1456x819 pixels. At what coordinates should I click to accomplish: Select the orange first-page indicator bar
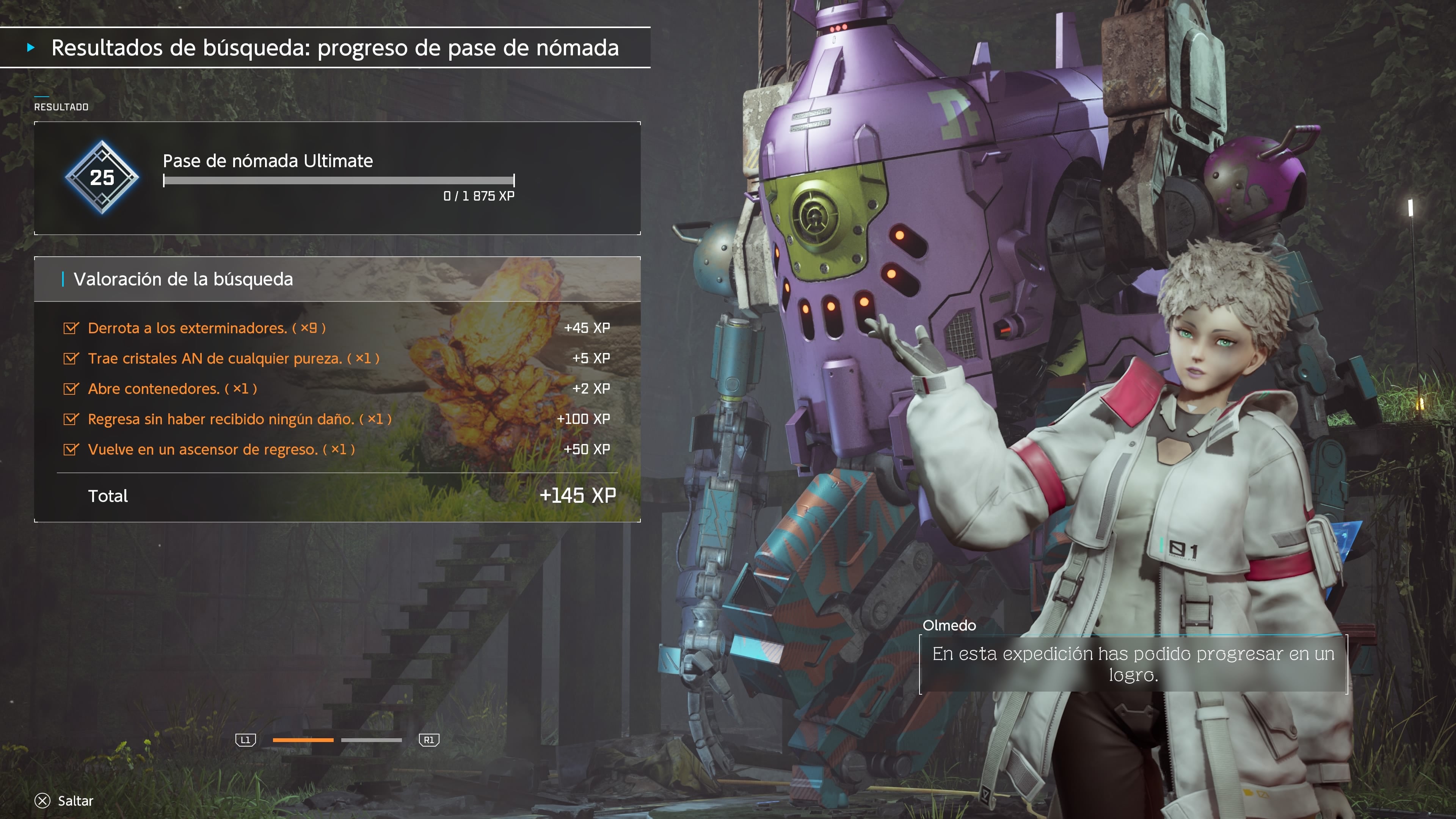click(x=303, y=740)
